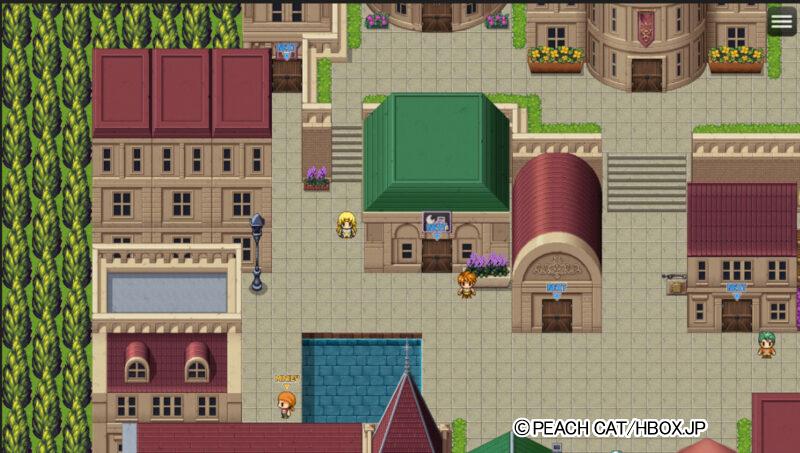Viewport: 800px width, 453px height.
Task: Open the hamburger menu button
Action: 782,20
